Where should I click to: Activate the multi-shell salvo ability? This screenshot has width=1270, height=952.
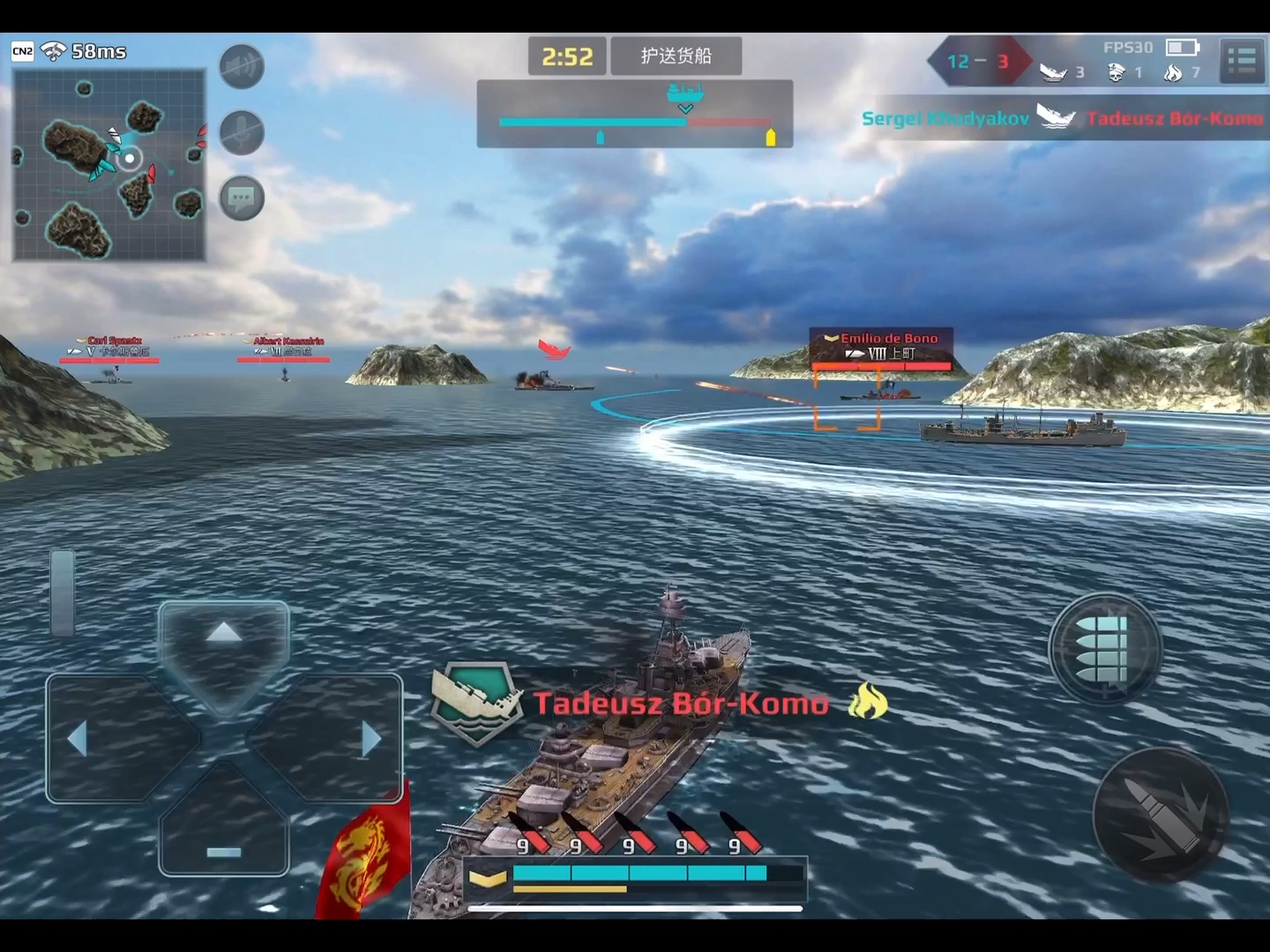pyautogui.click(x=1104, y=650)
